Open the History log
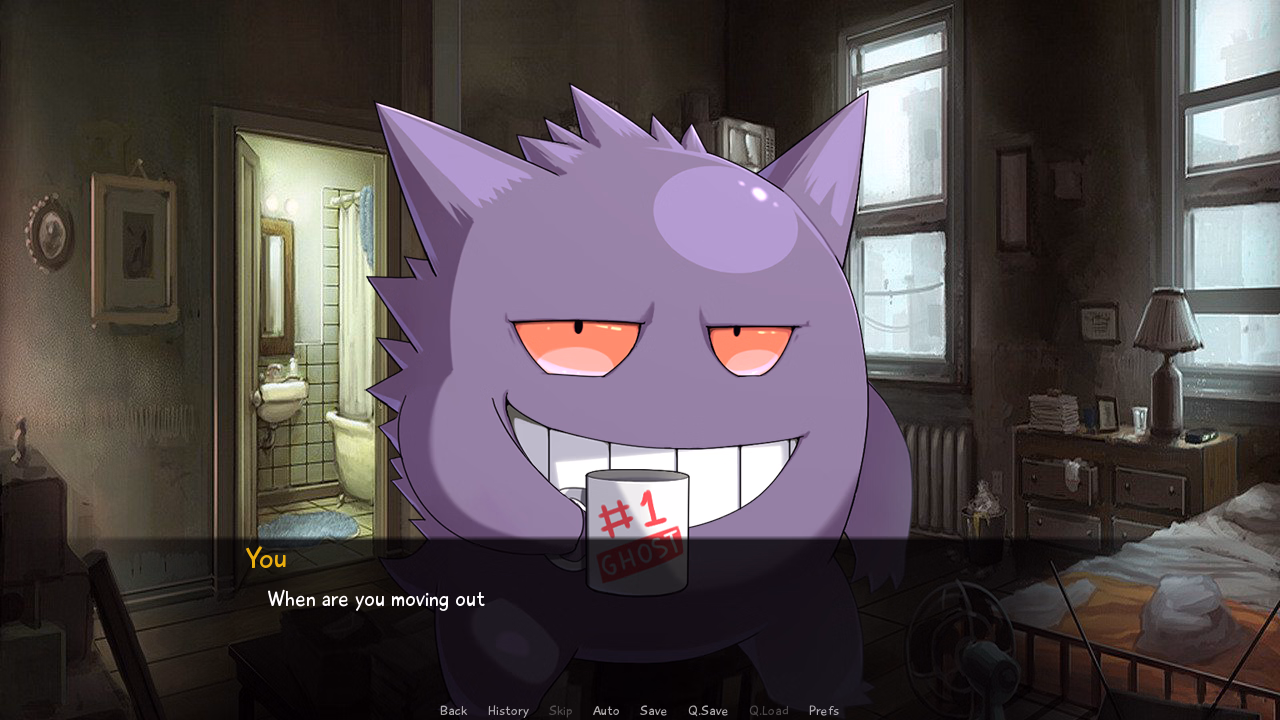This screenshot has height=720, width=1280. pyautogui.click(x=507, y=710)
